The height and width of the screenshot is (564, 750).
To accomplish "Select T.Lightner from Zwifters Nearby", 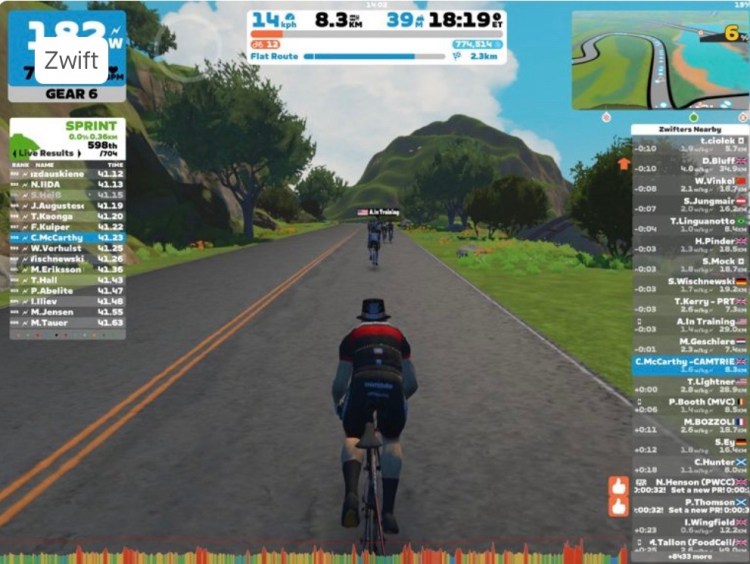I will 690,386.
